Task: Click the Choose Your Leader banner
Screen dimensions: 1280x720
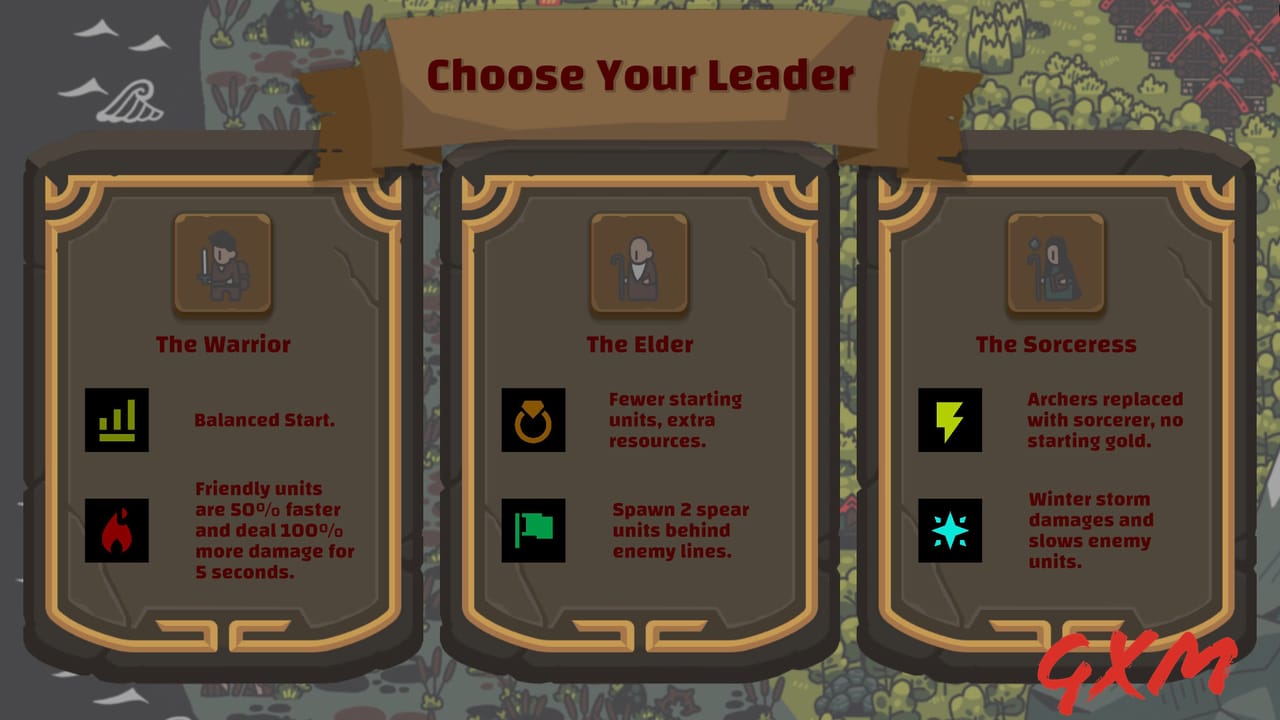Action: (640, 74)
